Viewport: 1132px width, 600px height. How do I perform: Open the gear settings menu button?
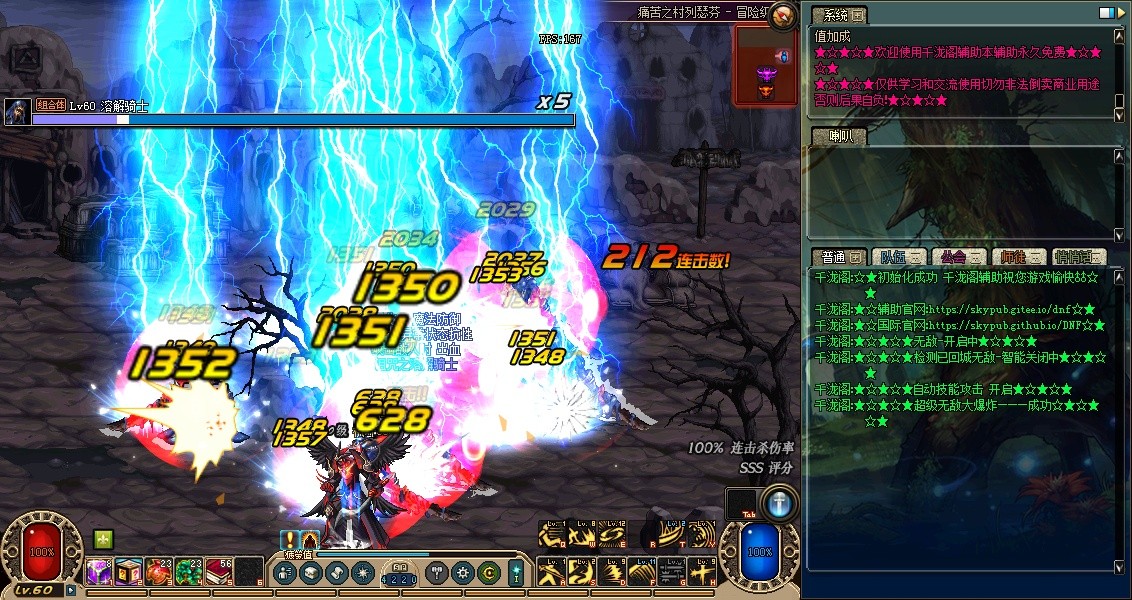click(462, 573)
